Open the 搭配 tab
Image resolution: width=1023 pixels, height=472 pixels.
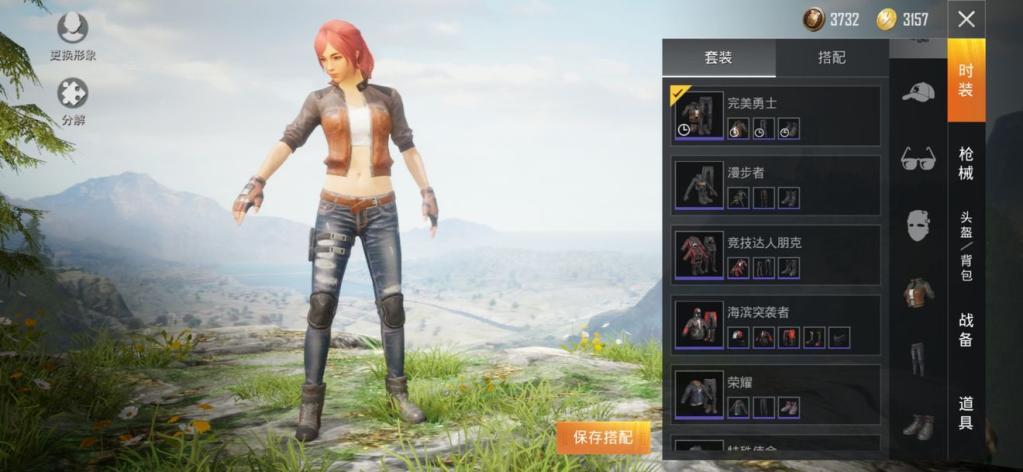coord(832,58)
